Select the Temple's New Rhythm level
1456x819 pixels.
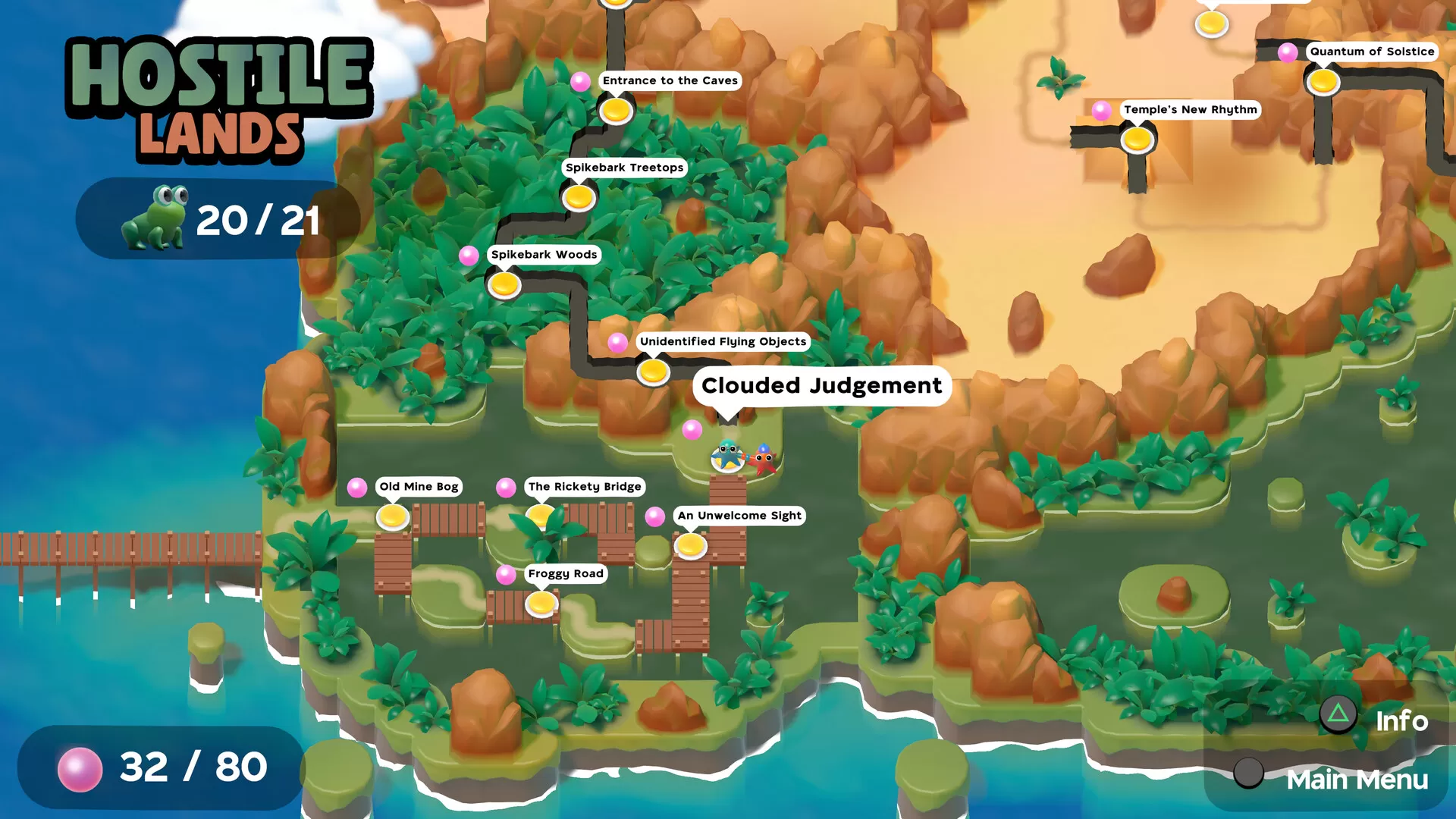pos(1137,140)
